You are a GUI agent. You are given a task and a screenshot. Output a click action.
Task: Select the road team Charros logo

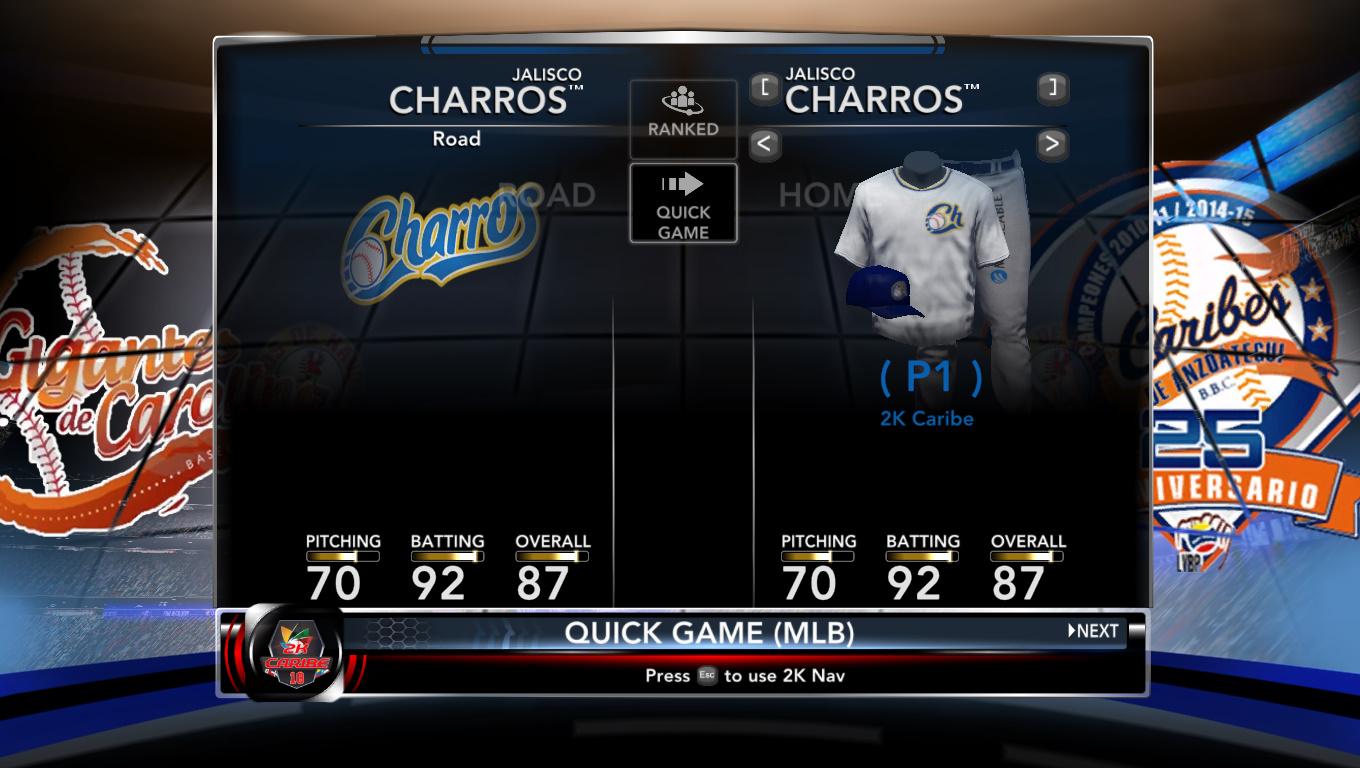click(x=438, y=243)
